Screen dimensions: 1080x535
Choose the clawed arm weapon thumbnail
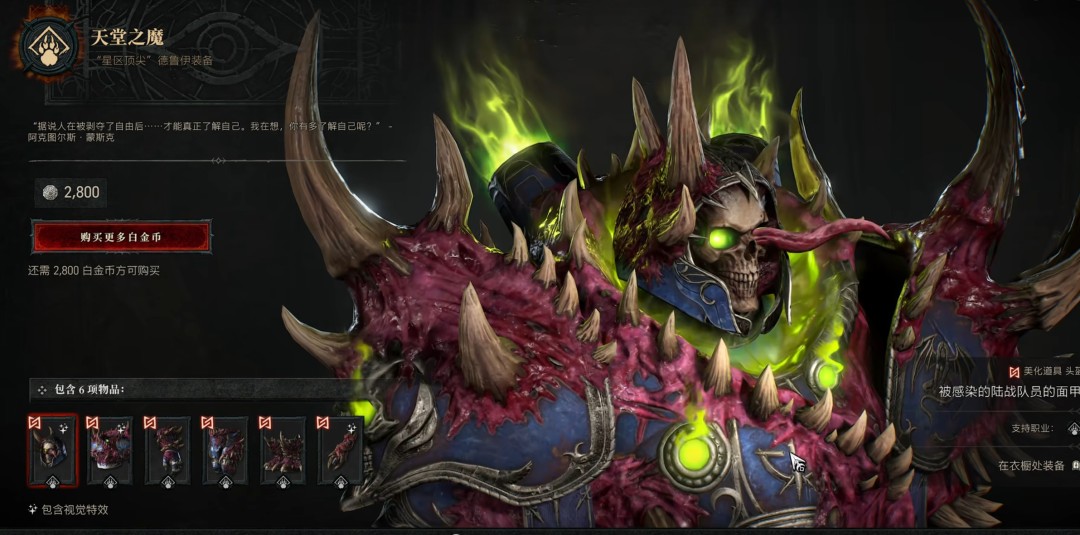click(x=340, y=451)
